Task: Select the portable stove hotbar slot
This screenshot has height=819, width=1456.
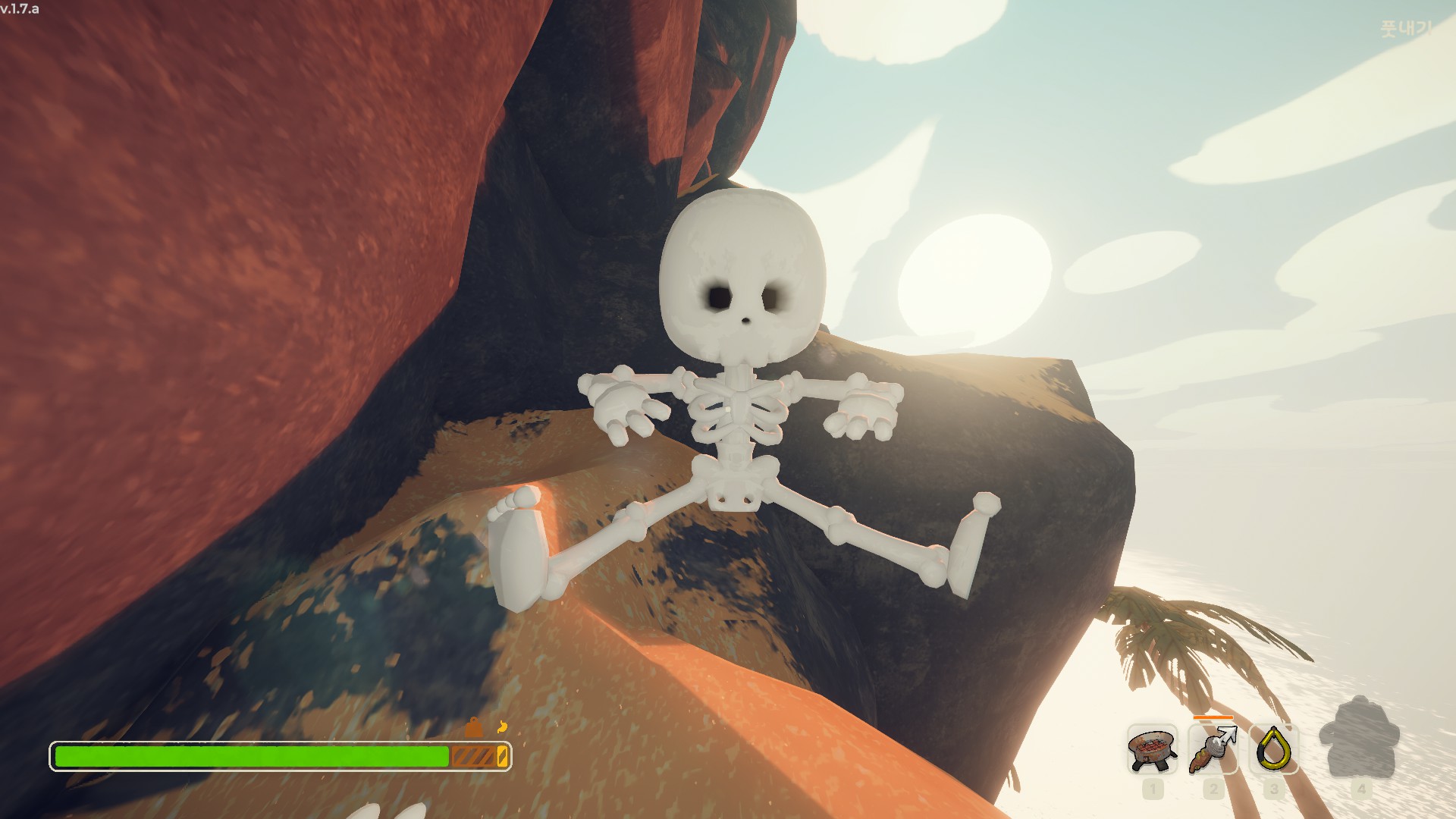Action: (1152, 749)
